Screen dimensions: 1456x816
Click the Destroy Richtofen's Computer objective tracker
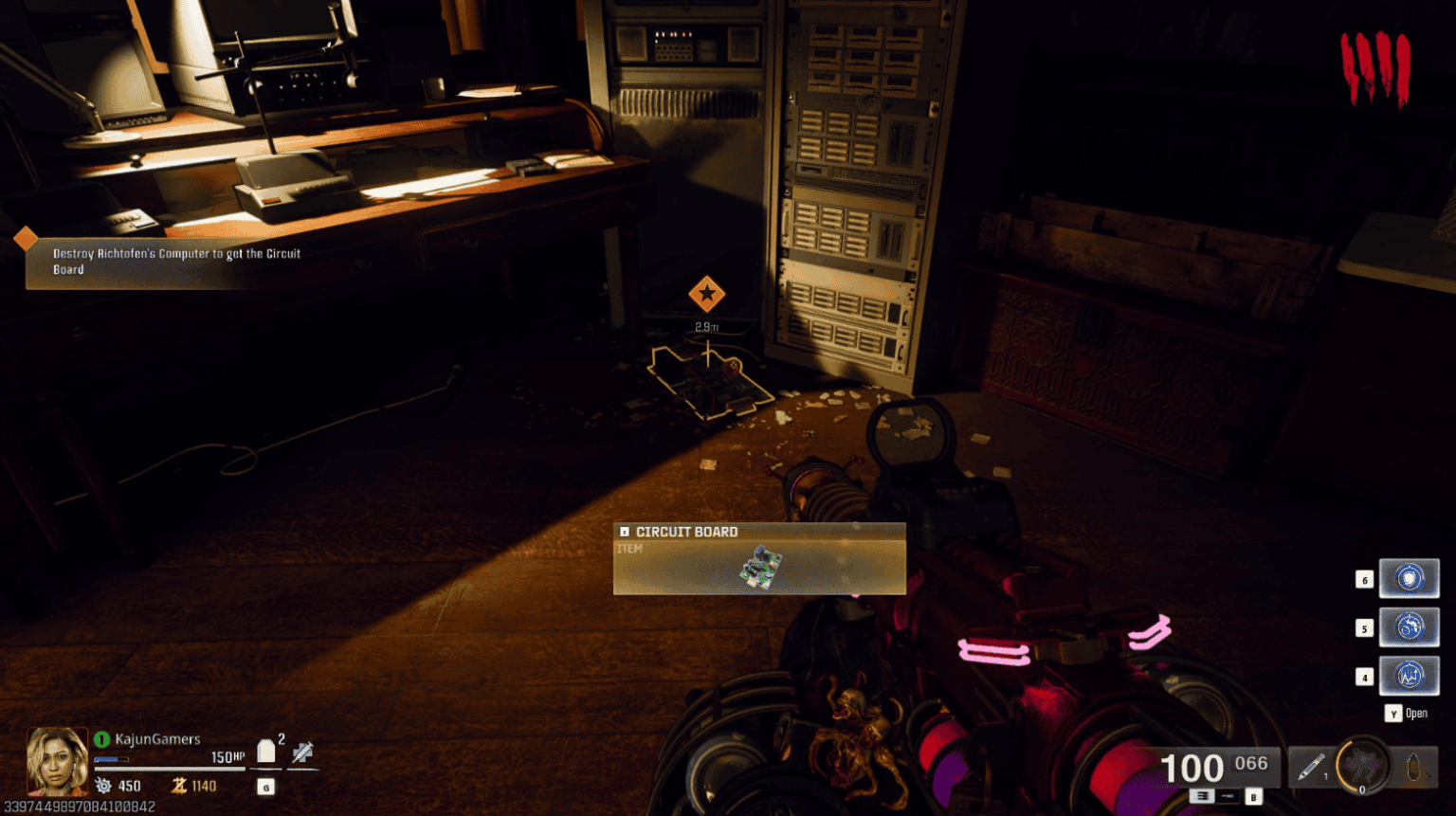coord(175,262)
